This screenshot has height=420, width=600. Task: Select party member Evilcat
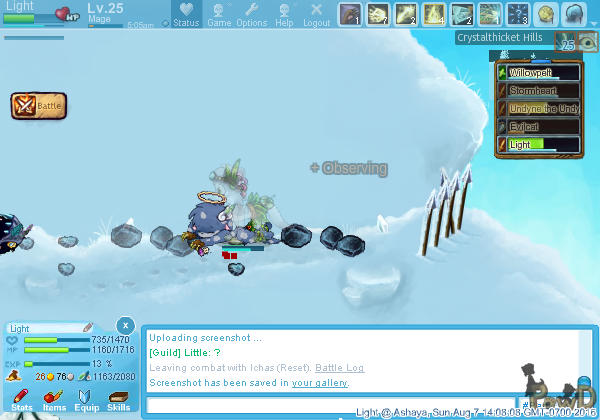coord(538,127)
